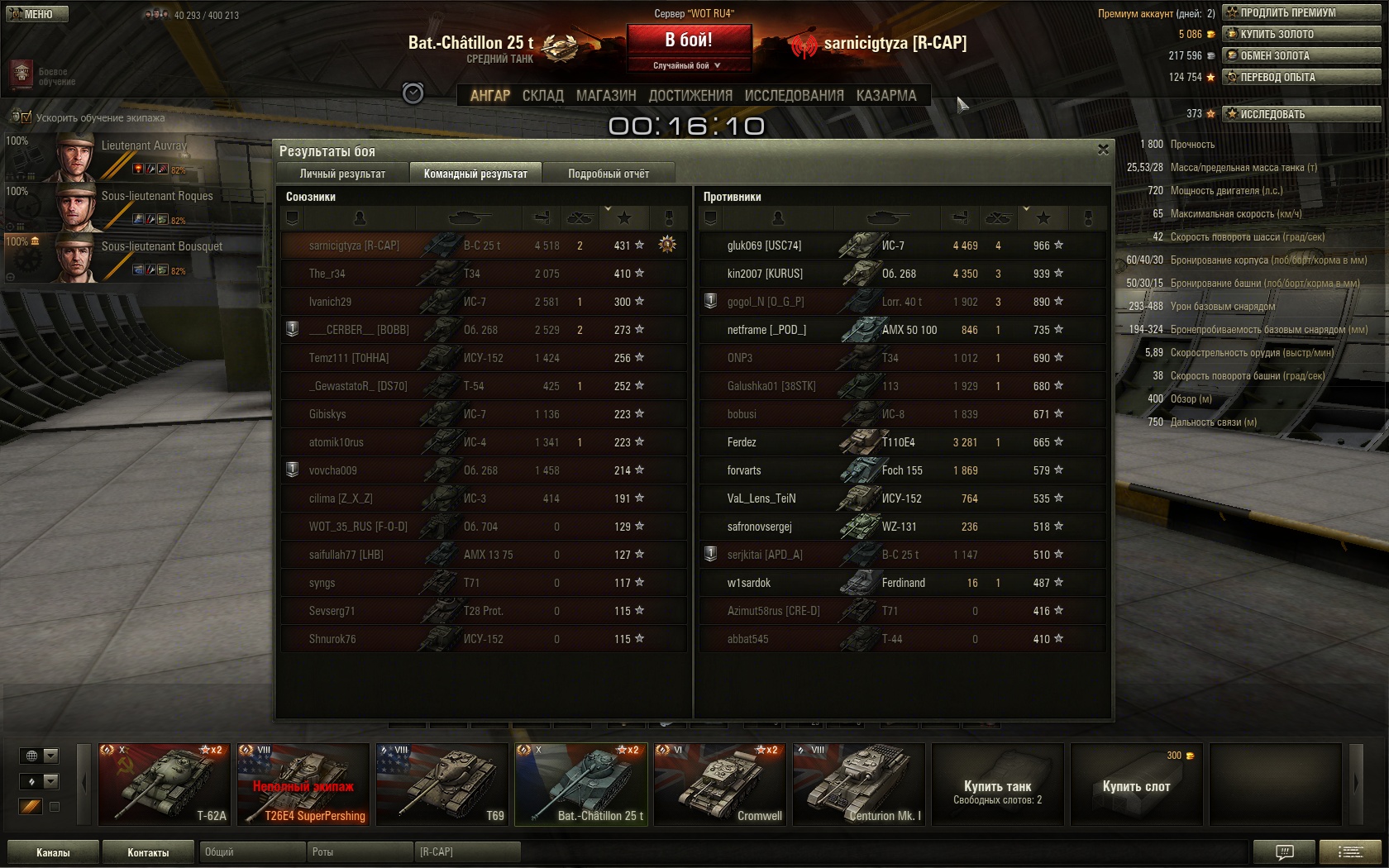Select the T-62A tank in the carousel
This screenshot has height=868, width=1389.
[164, 784]
